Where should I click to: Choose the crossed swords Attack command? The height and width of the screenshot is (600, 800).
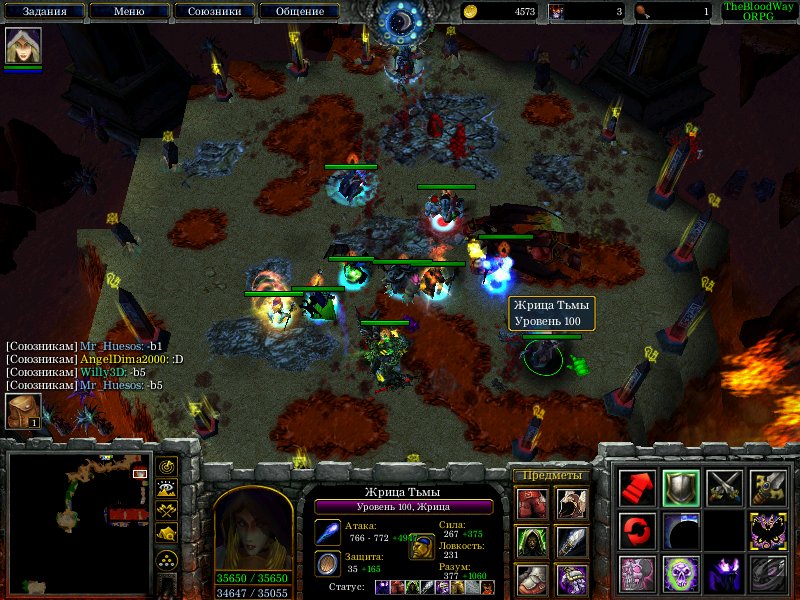tap(725, 487)
